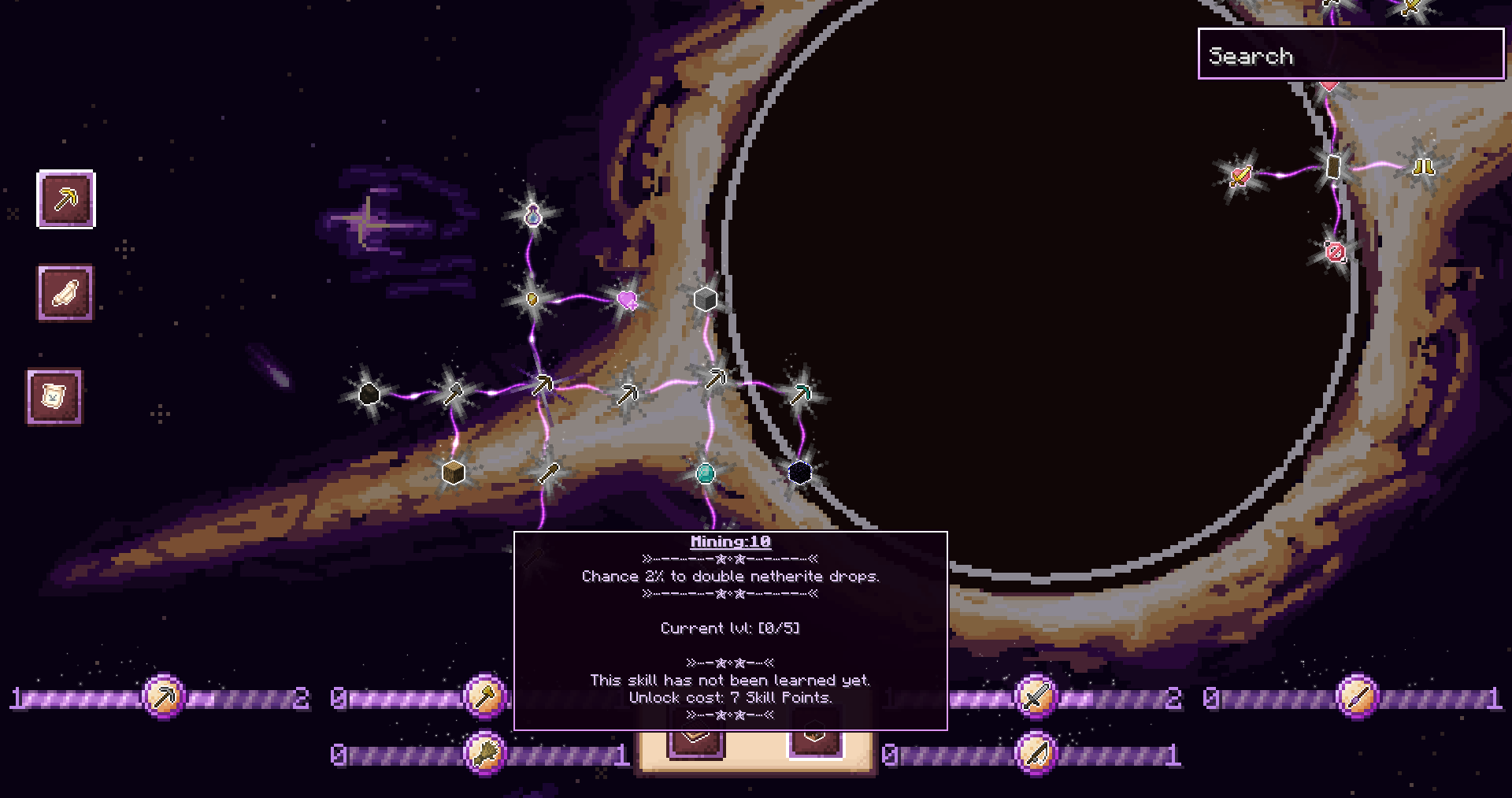Select the coal lump skill node
Viewport: 1512px width, 798px height.
(x=369, y=394)
